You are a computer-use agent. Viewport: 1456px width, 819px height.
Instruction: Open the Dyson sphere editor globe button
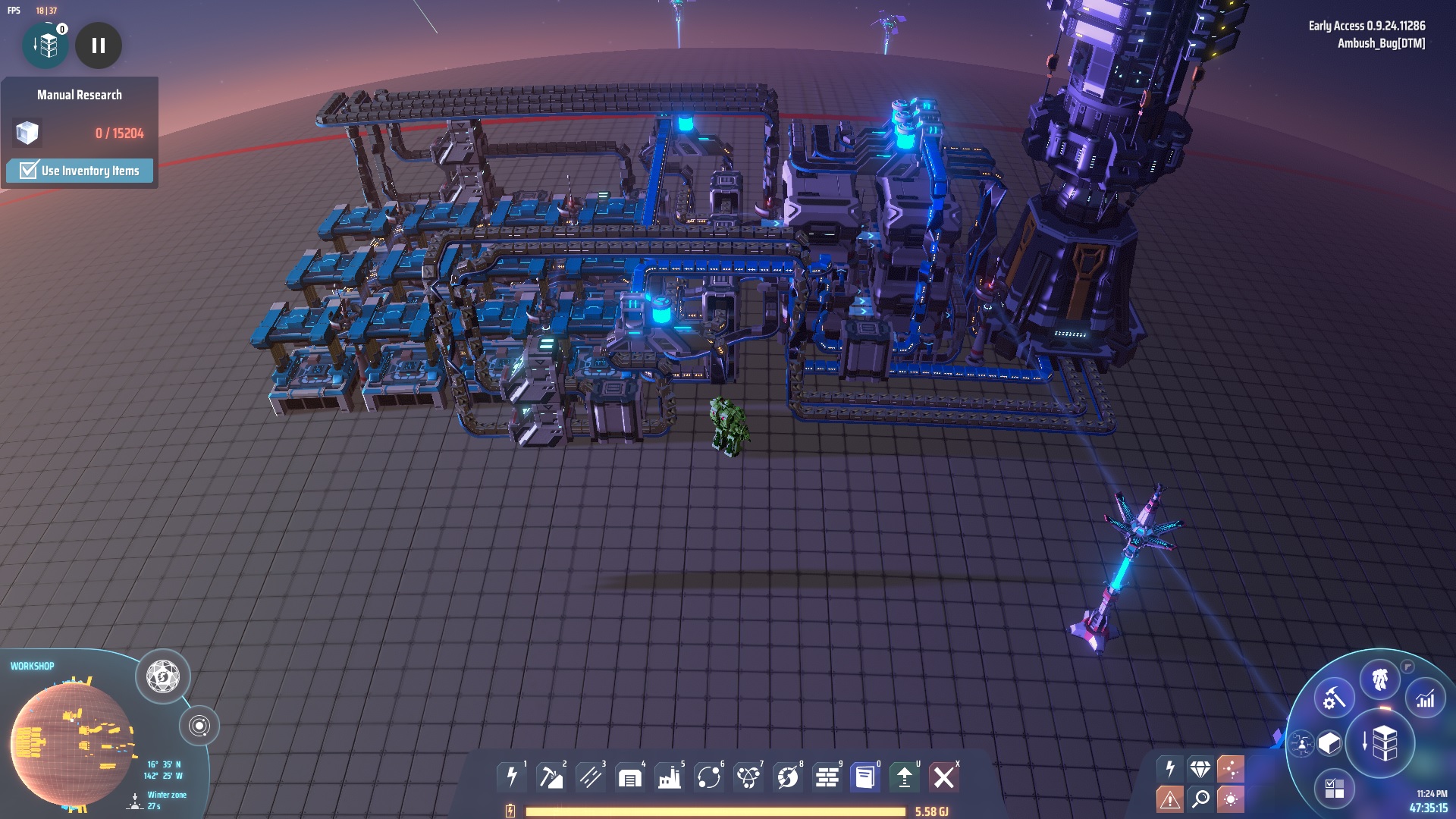pyautogui.click(x=163, y=676)
